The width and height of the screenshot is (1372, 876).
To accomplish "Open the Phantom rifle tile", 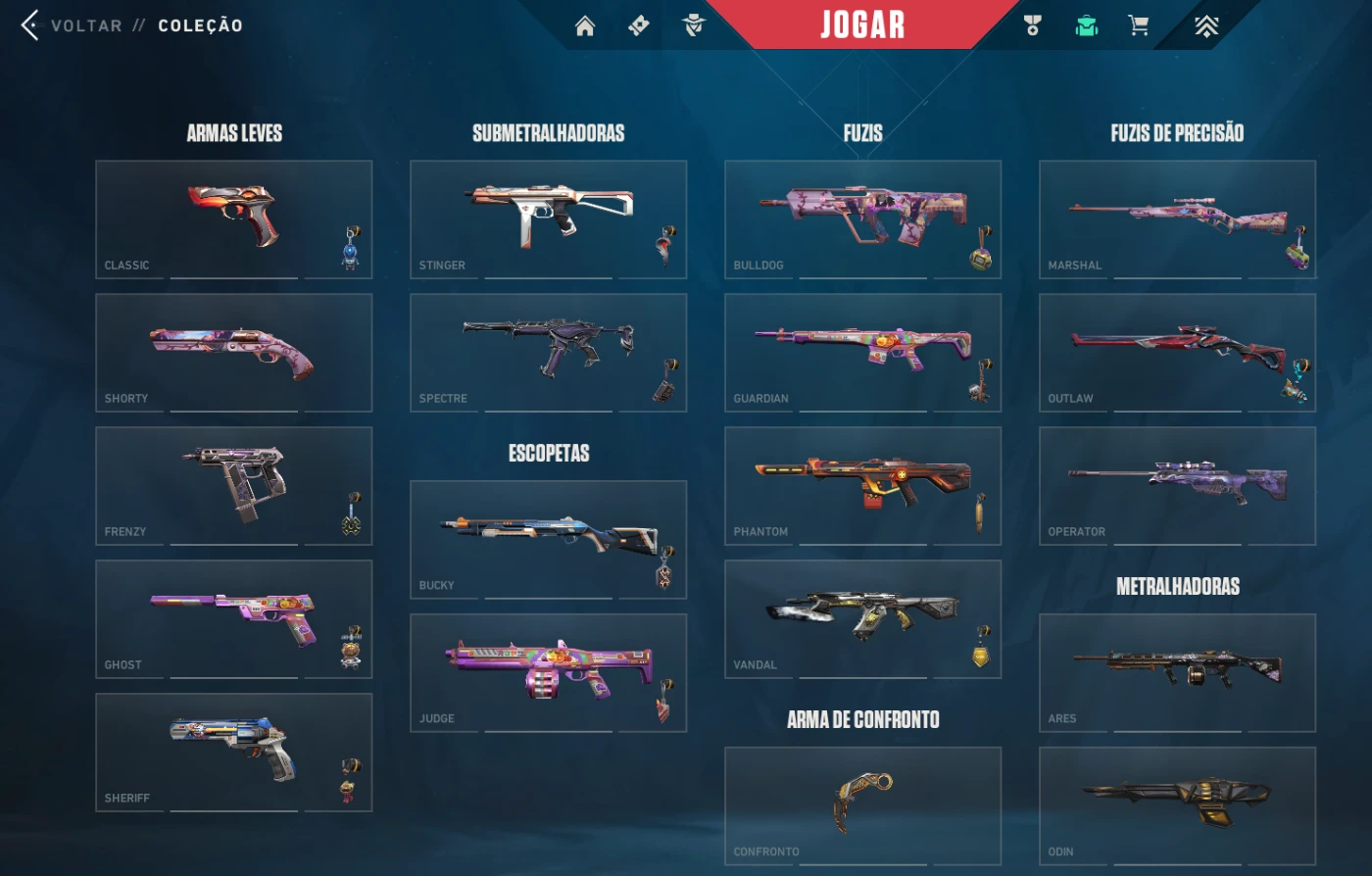I will [x=862, y=485].
